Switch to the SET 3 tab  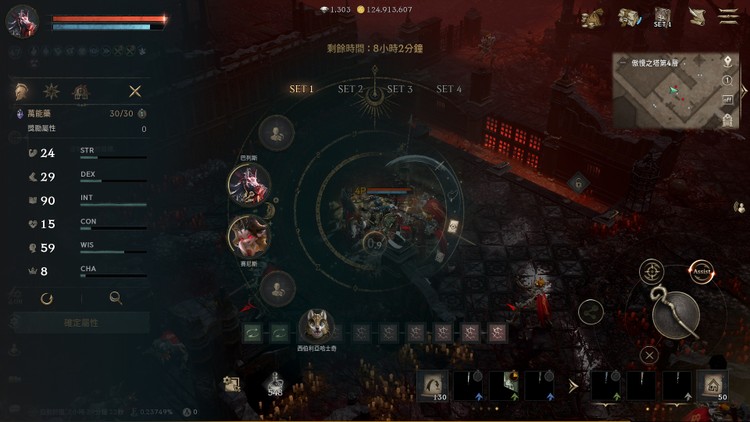pos(400,89)
